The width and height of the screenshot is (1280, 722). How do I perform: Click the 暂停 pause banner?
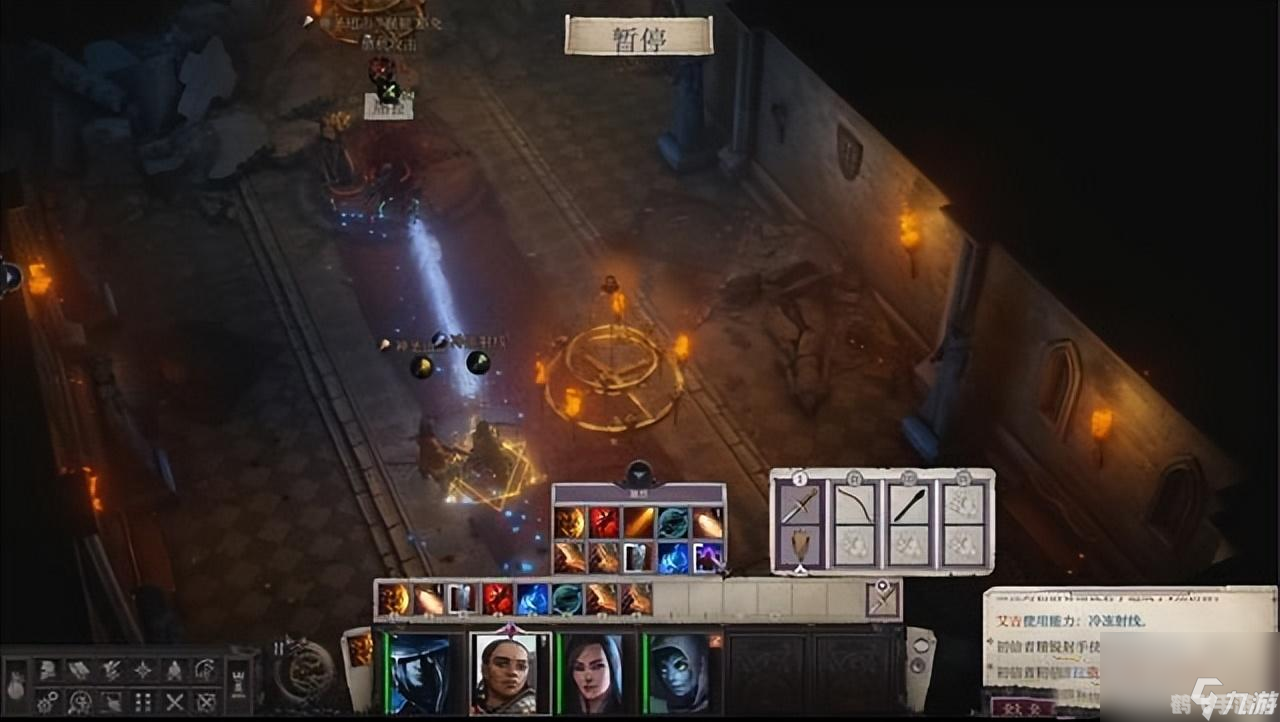point(639,36)
